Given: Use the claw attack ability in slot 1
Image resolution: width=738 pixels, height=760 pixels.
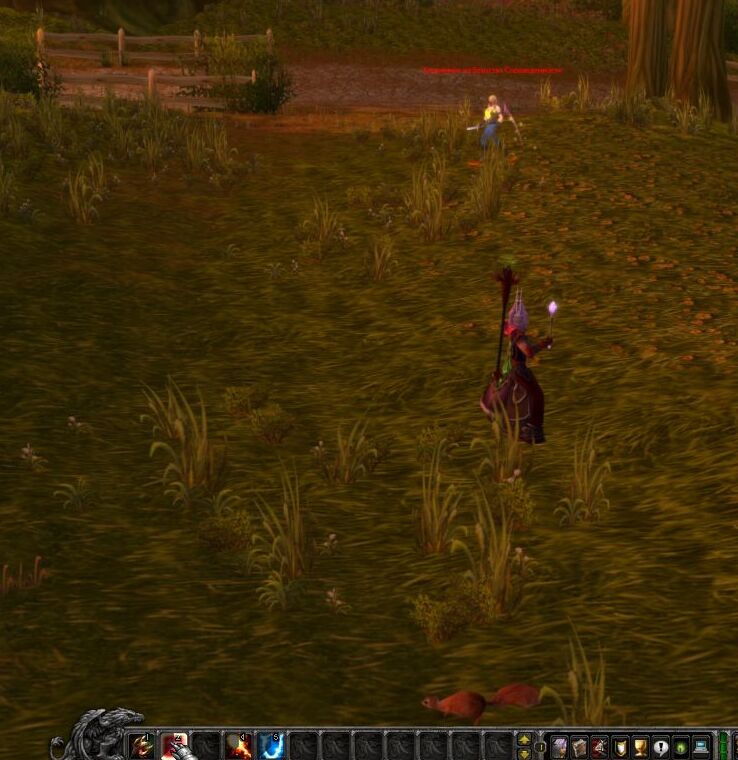Looking at the screenshot, I should coord(142,746).
